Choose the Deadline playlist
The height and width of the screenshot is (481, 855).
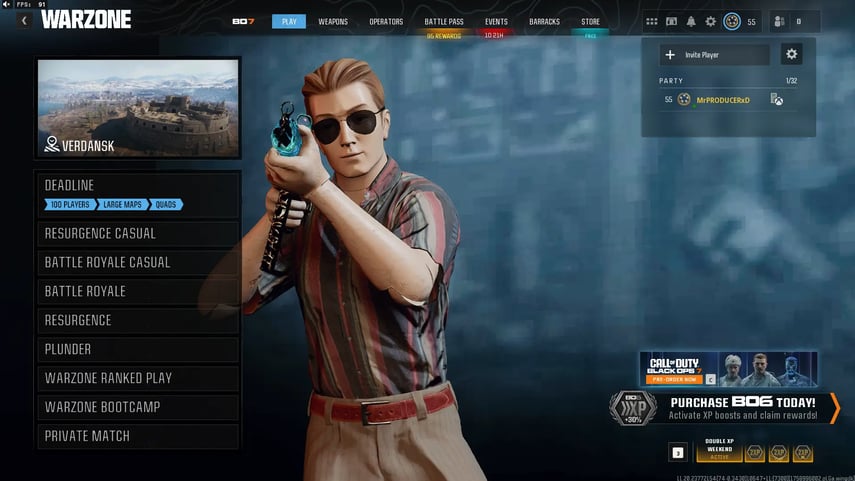pos(139,193)
